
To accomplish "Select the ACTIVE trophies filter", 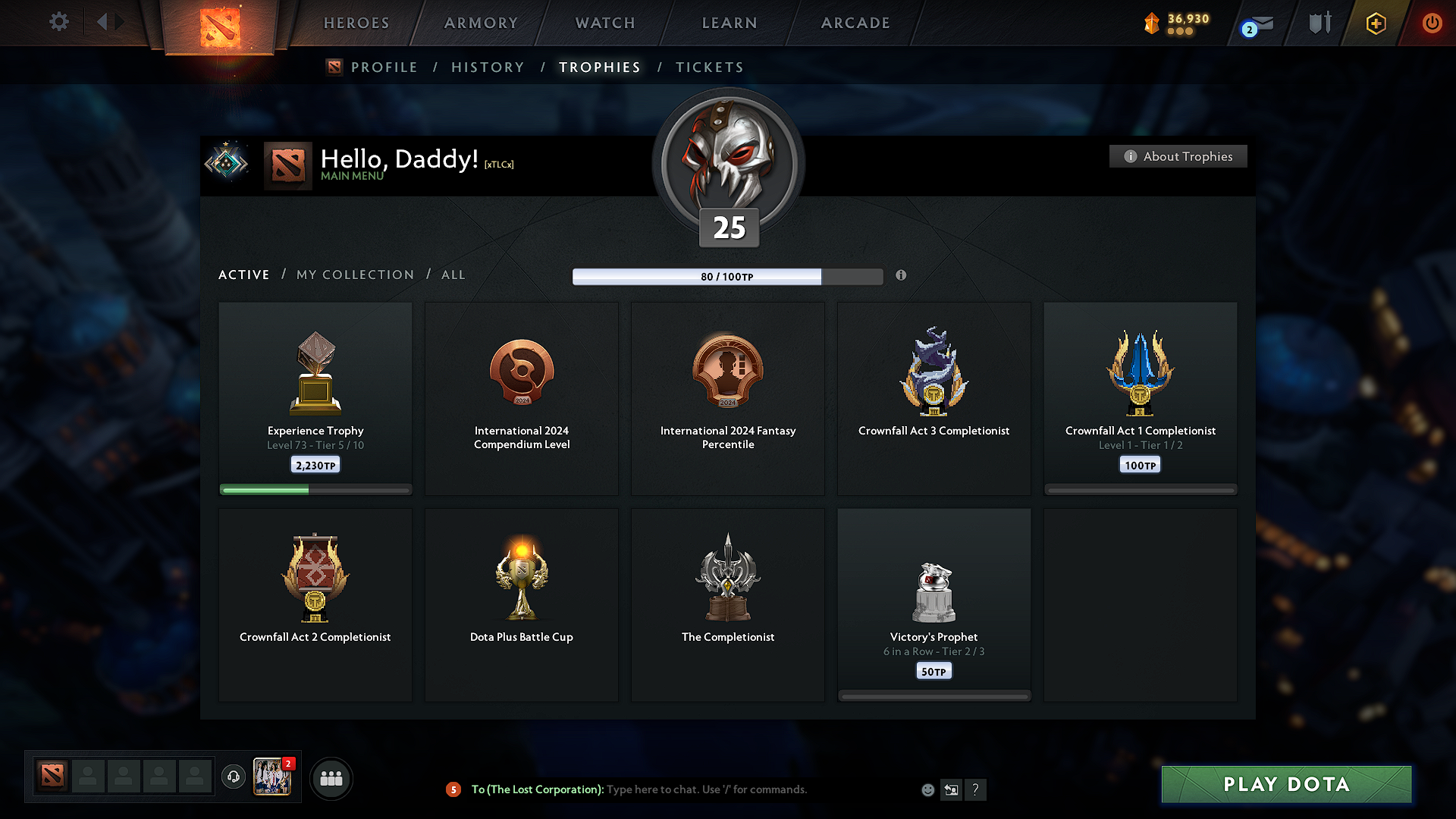I will coord(243,275).
